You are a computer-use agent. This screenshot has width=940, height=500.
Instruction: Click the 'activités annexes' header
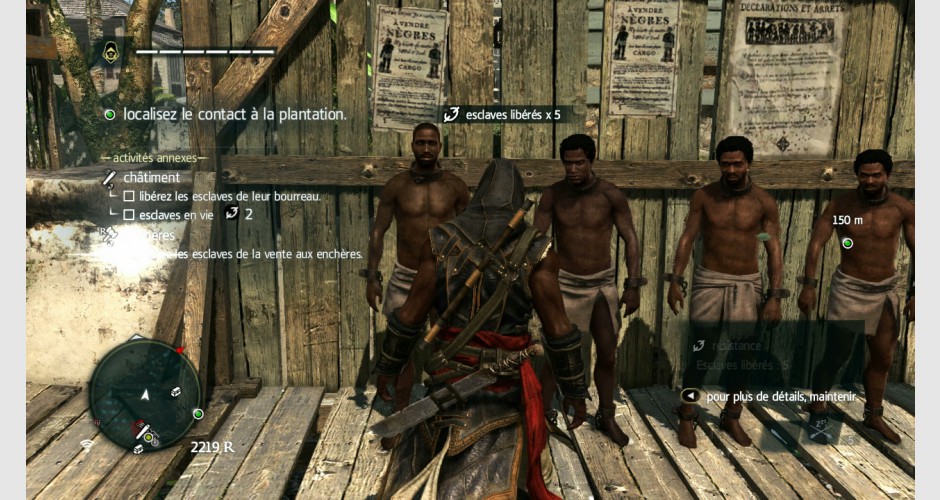pos(153,158)
